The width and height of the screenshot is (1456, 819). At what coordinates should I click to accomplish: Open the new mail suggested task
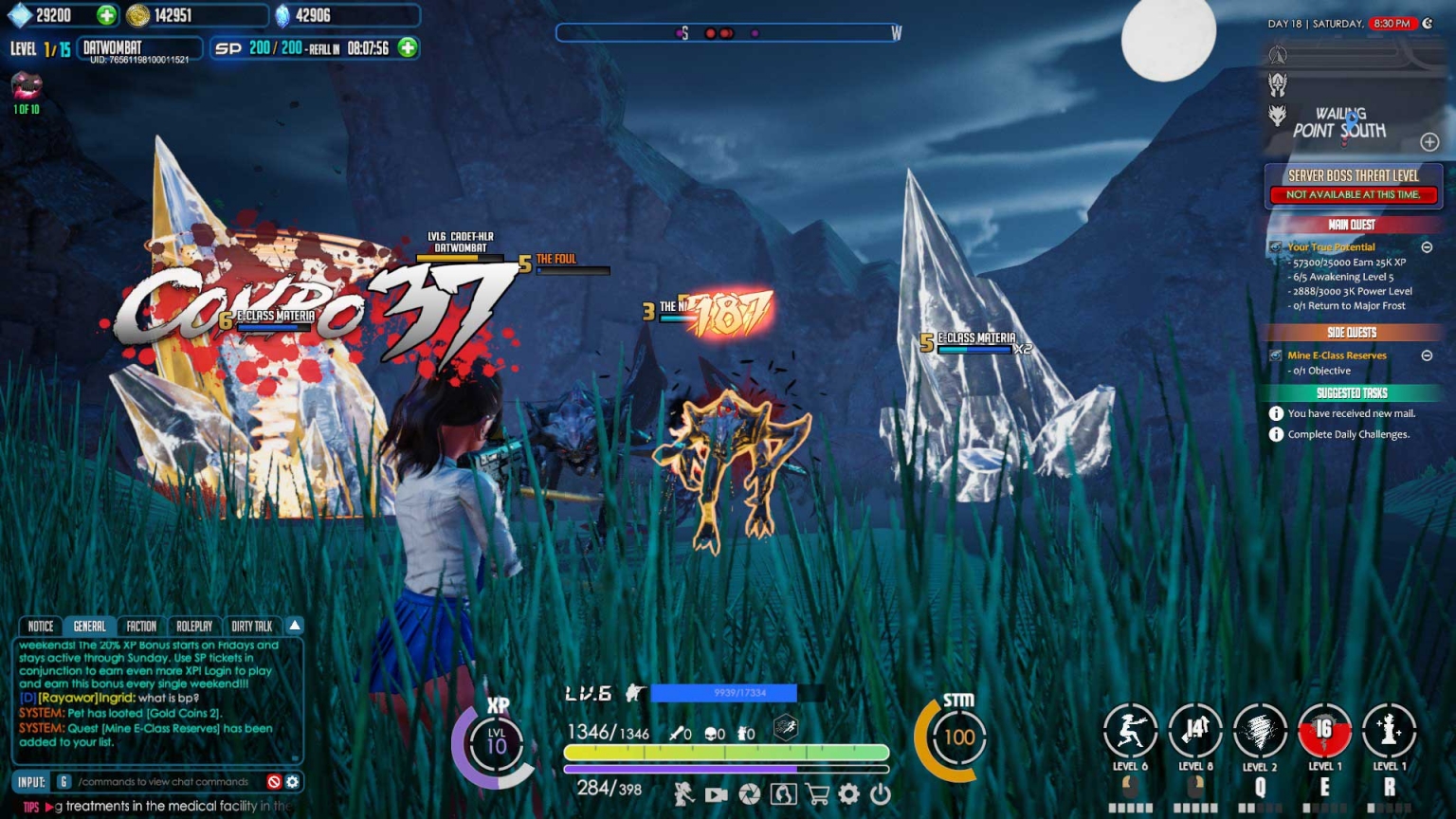pos(1351,413)
